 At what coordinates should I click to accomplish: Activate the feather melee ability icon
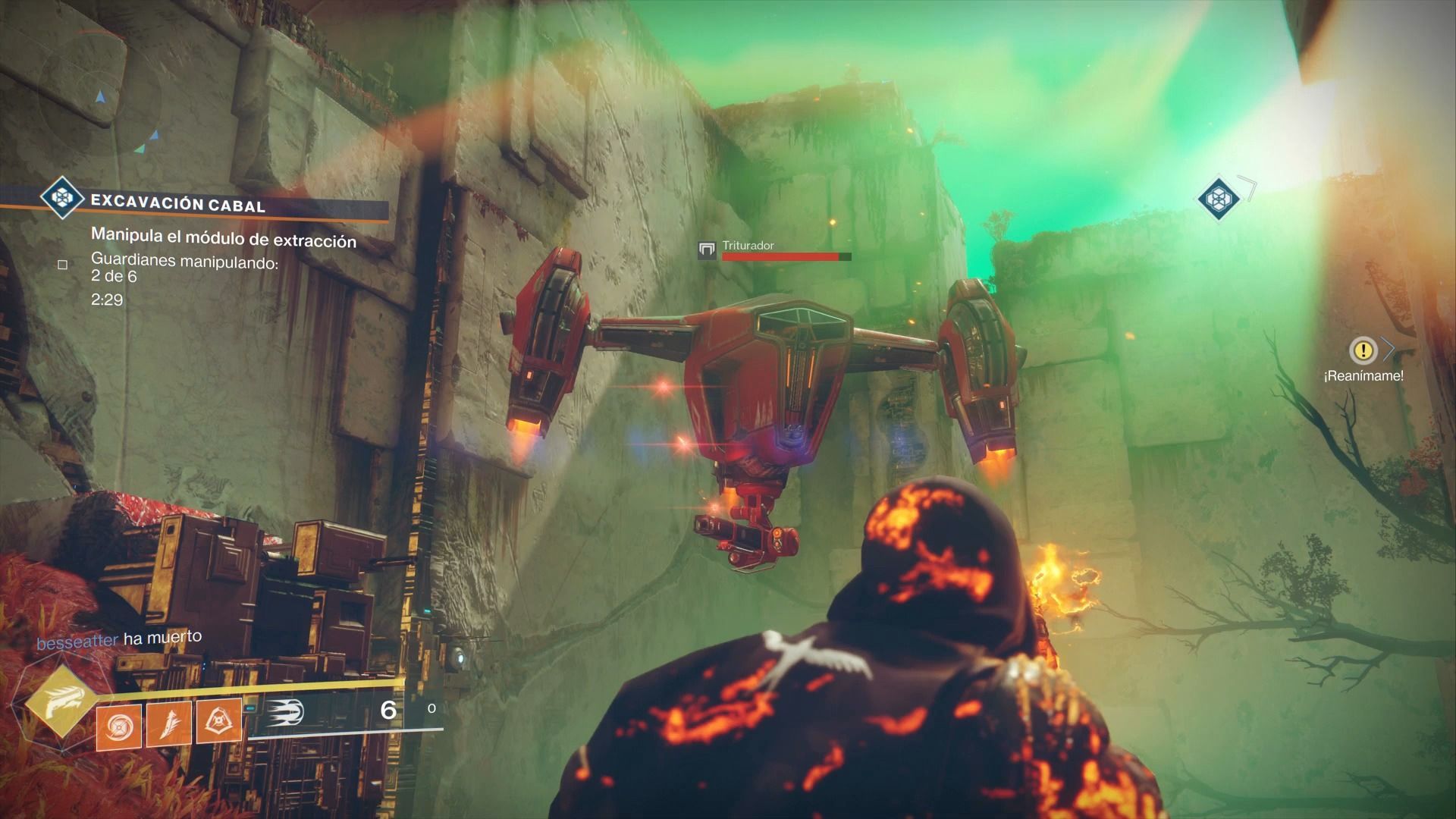(168, 723)
